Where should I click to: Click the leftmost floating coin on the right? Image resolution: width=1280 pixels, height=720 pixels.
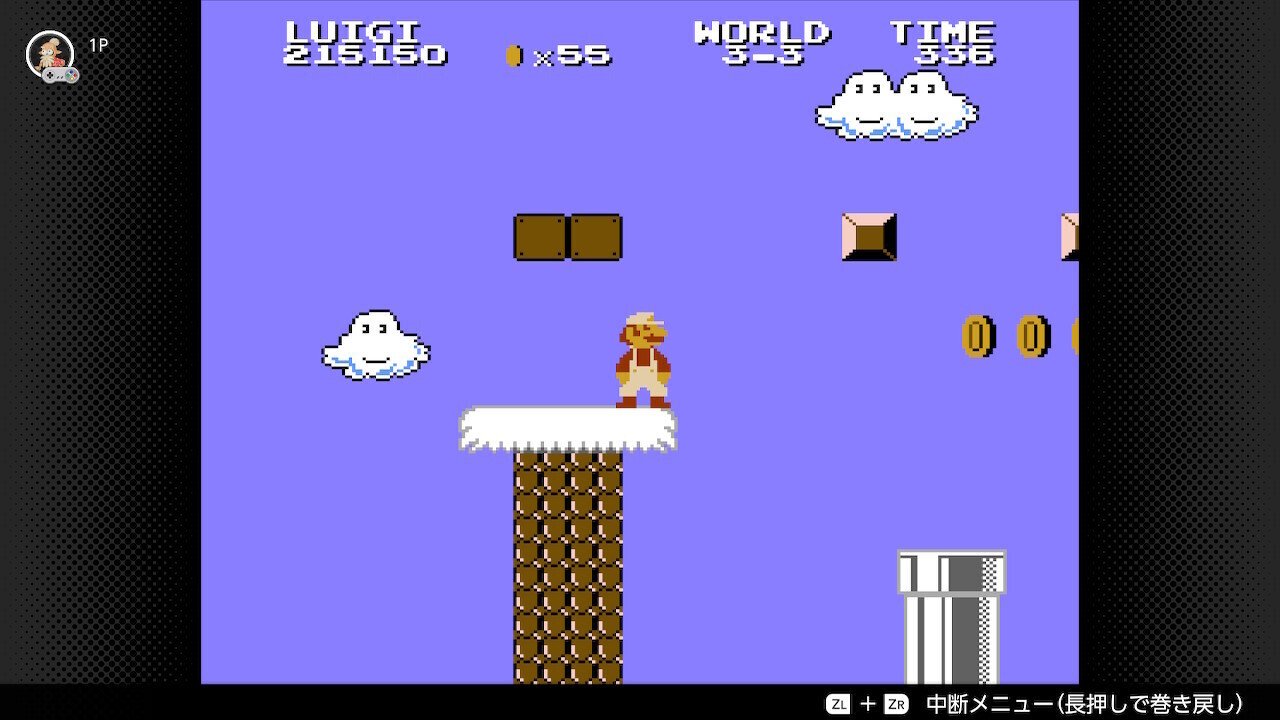[975, 334]
